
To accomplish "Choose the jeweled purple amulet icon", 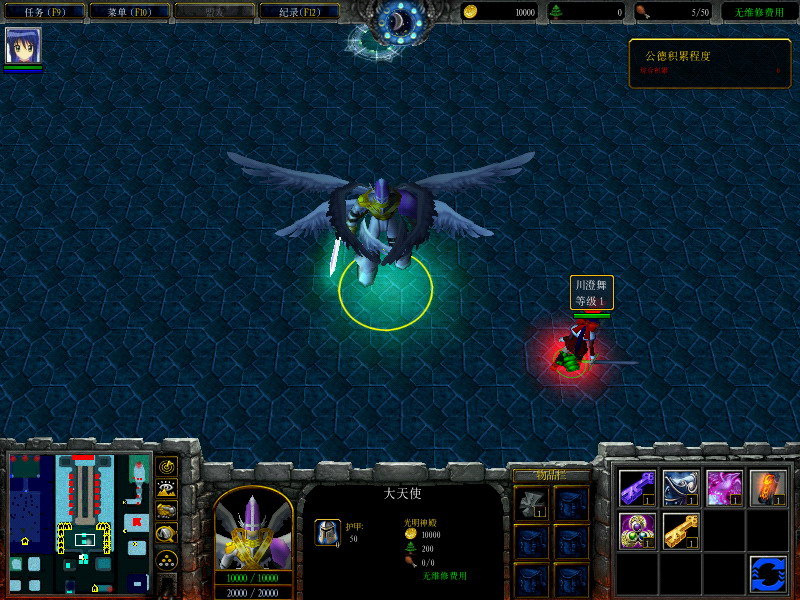I will coord(636,529).
